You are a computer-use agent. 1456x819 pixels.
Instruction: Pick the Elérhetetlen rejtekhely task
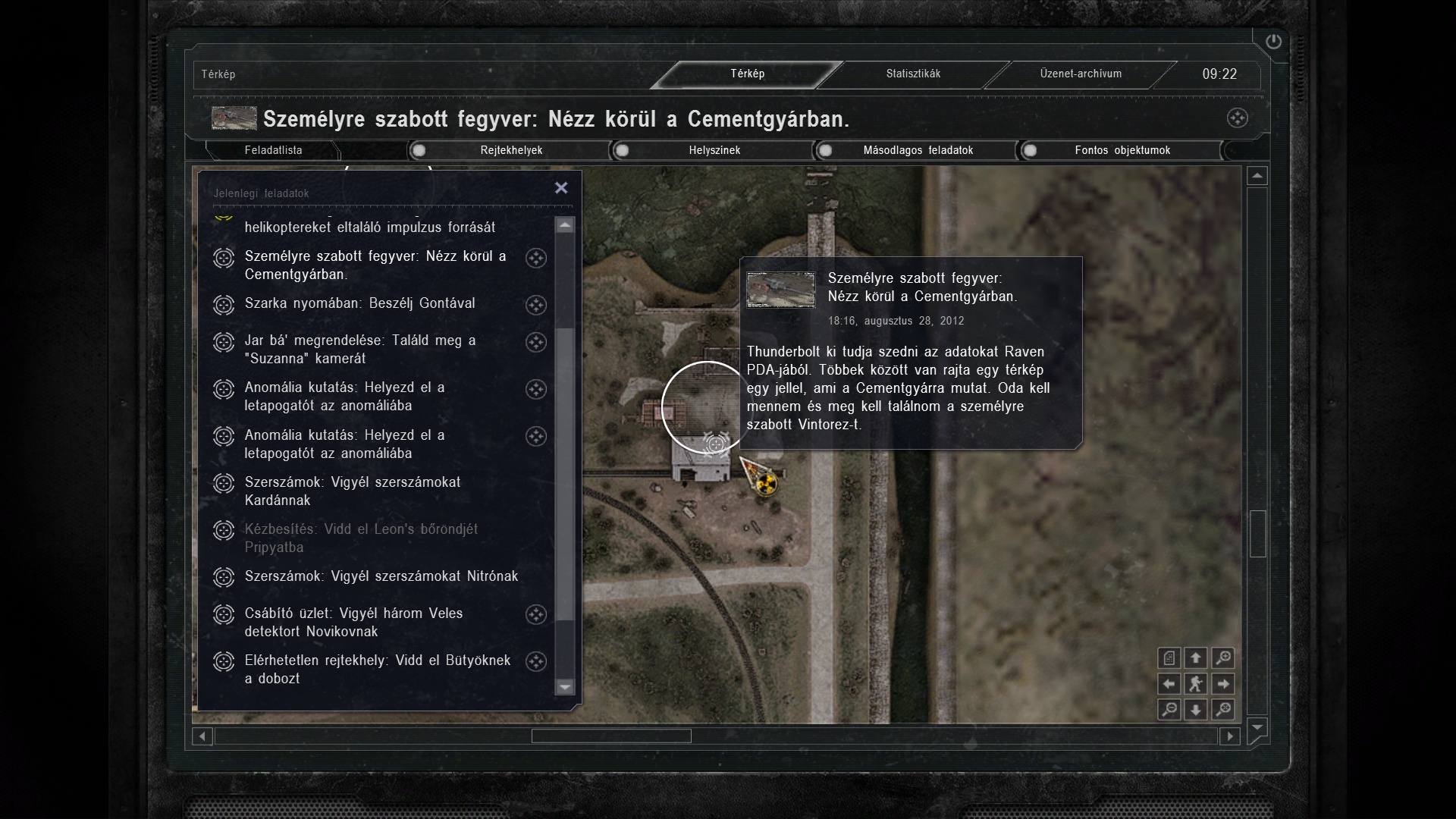click(377, 670)
